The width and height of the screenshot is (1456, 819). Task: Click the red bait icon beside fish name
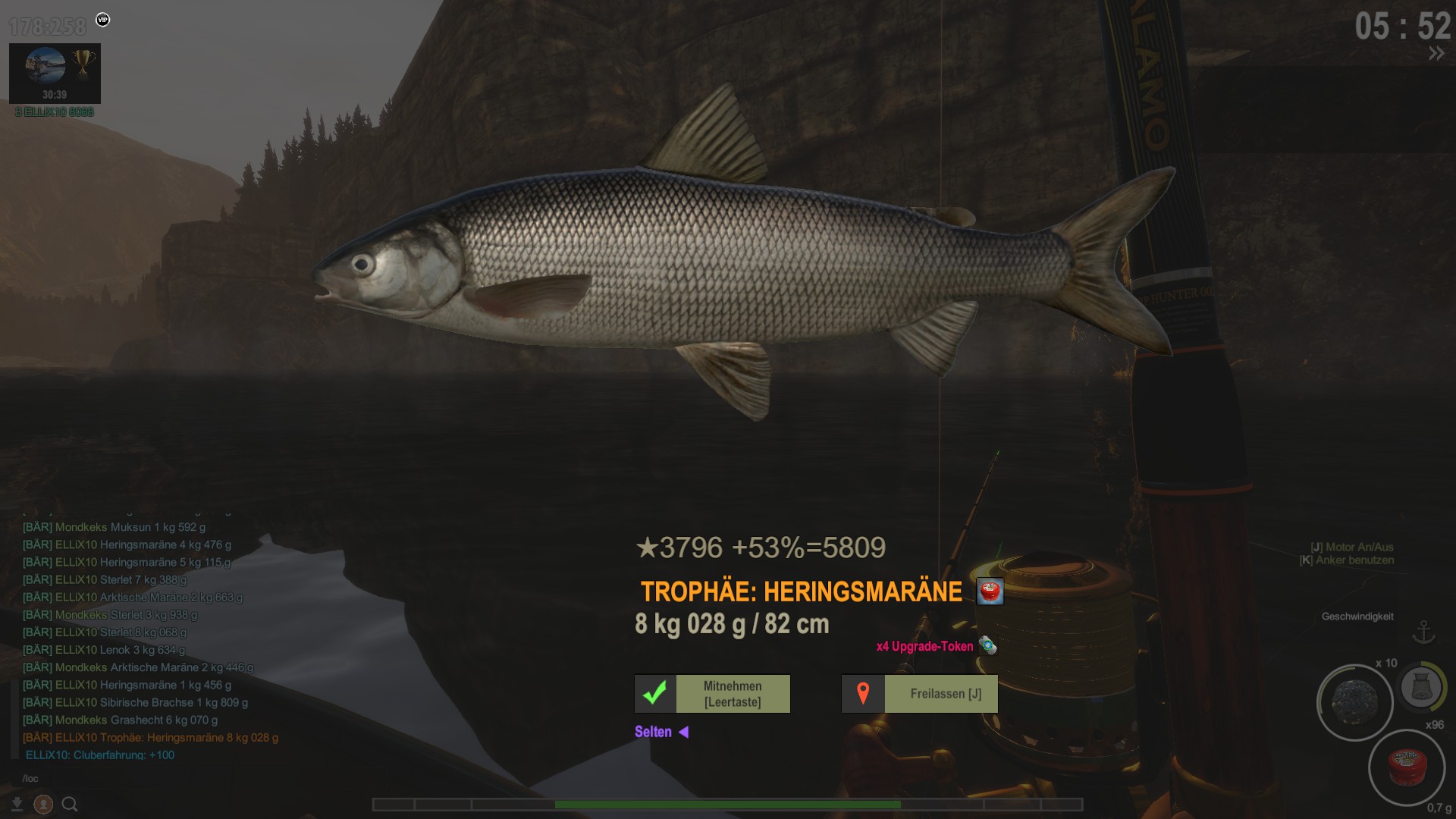990,591
